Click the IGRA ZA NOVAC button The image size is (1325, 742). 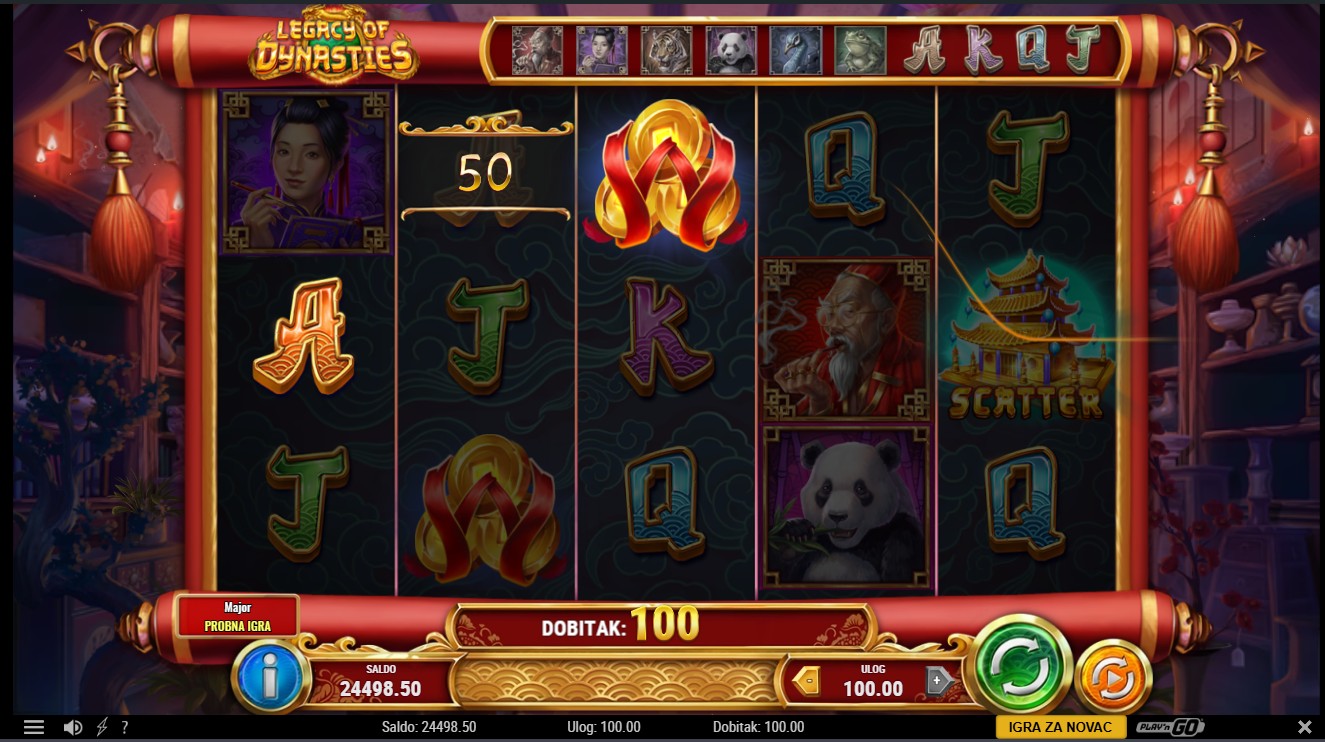1060,727
